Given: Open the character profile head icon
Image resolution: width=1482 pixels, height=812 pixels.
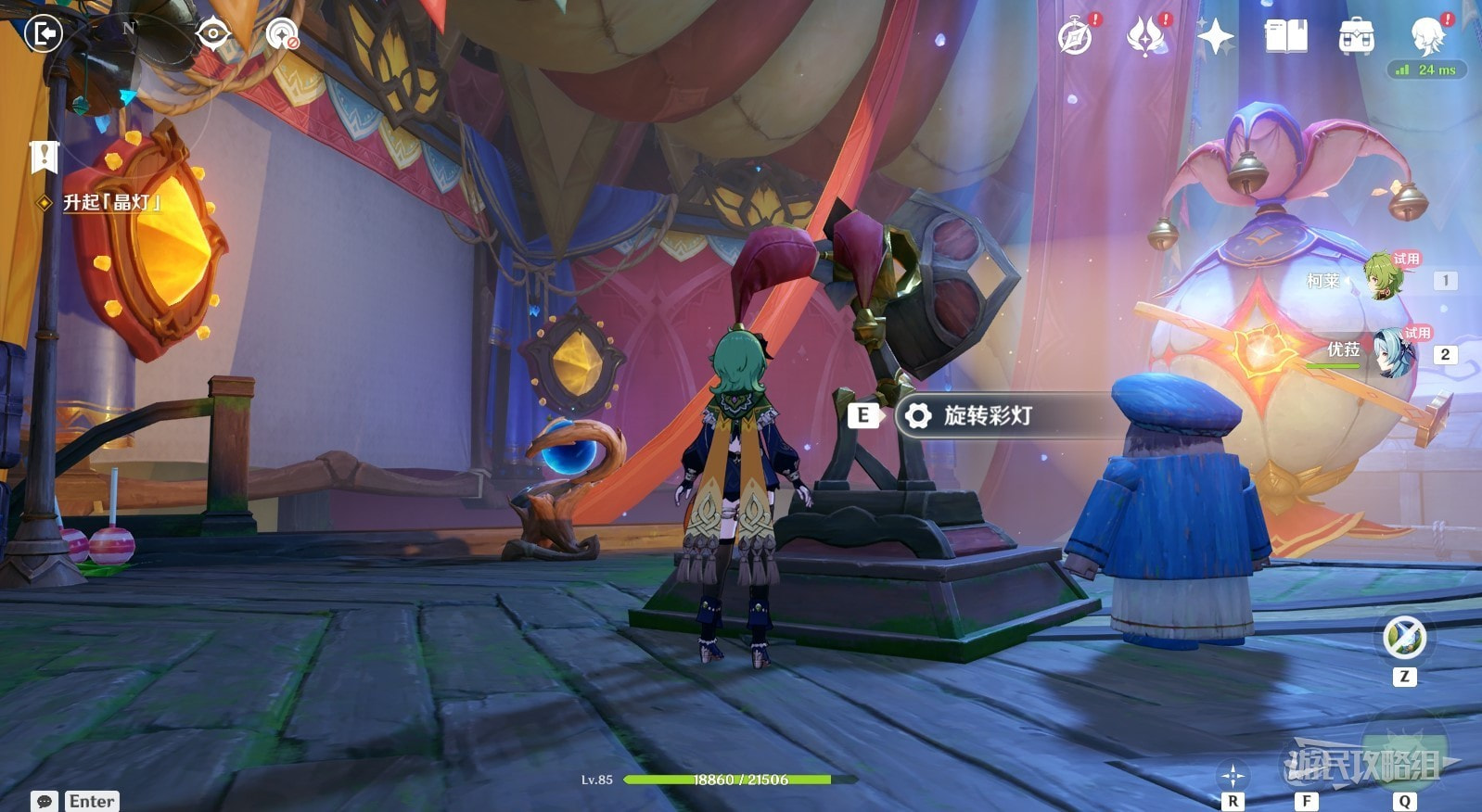Looking at the screenshot, I should click(1426, 37).
